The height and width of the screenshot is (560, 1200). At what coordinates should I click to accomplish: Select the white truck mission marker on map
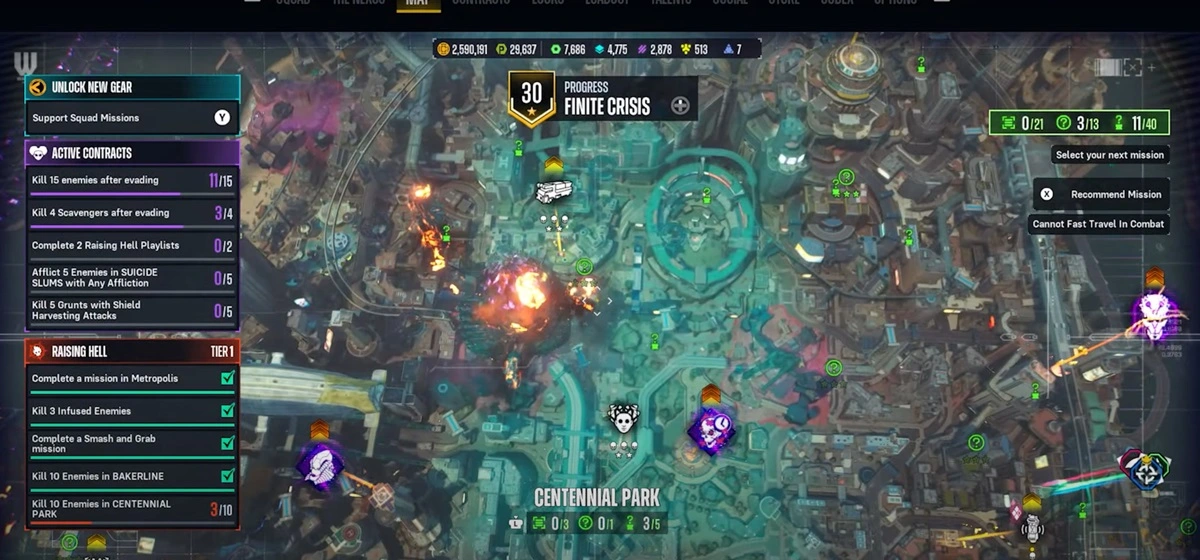tap(553, 191)
